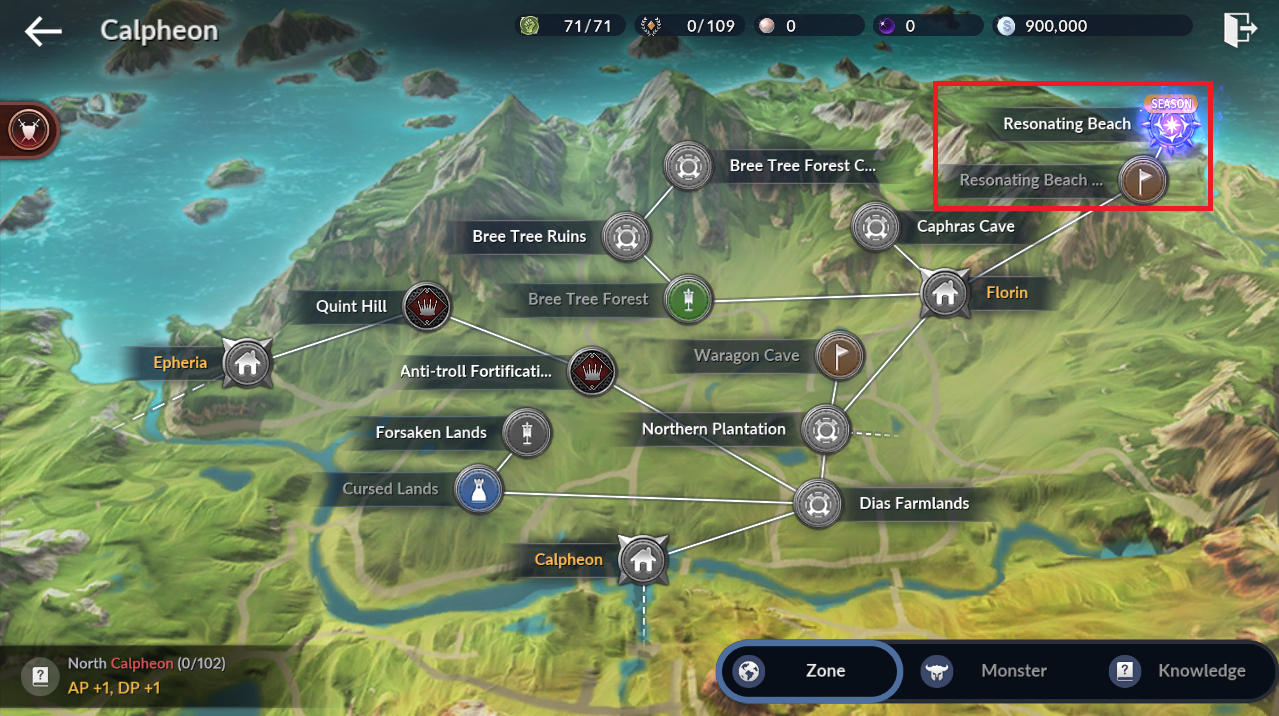Select the Epheria town node
The height and width of the screenshot is (716, 1279).
tap(246, 362)
